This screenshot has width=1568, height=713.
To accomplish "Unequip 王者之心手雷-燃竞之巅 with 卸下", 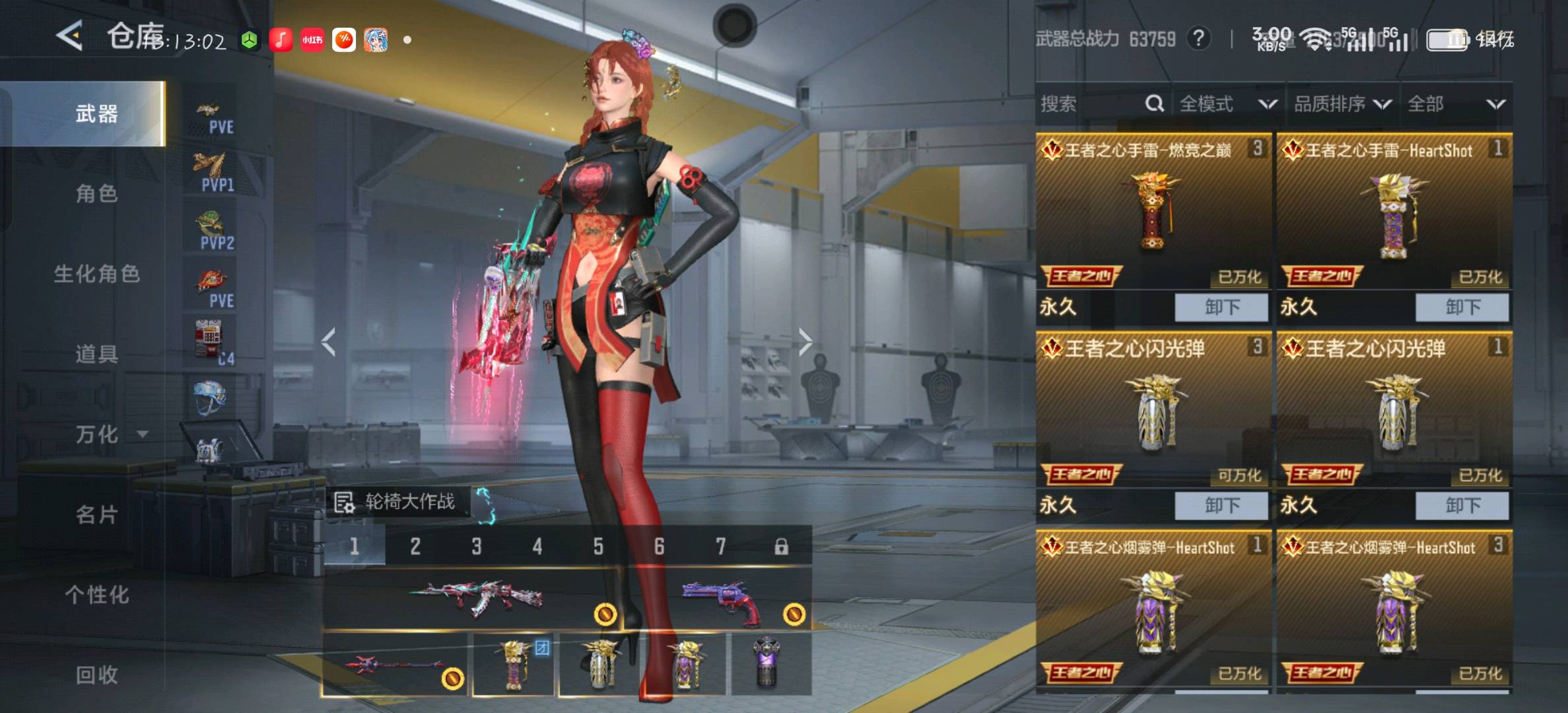I will 1221,307.
